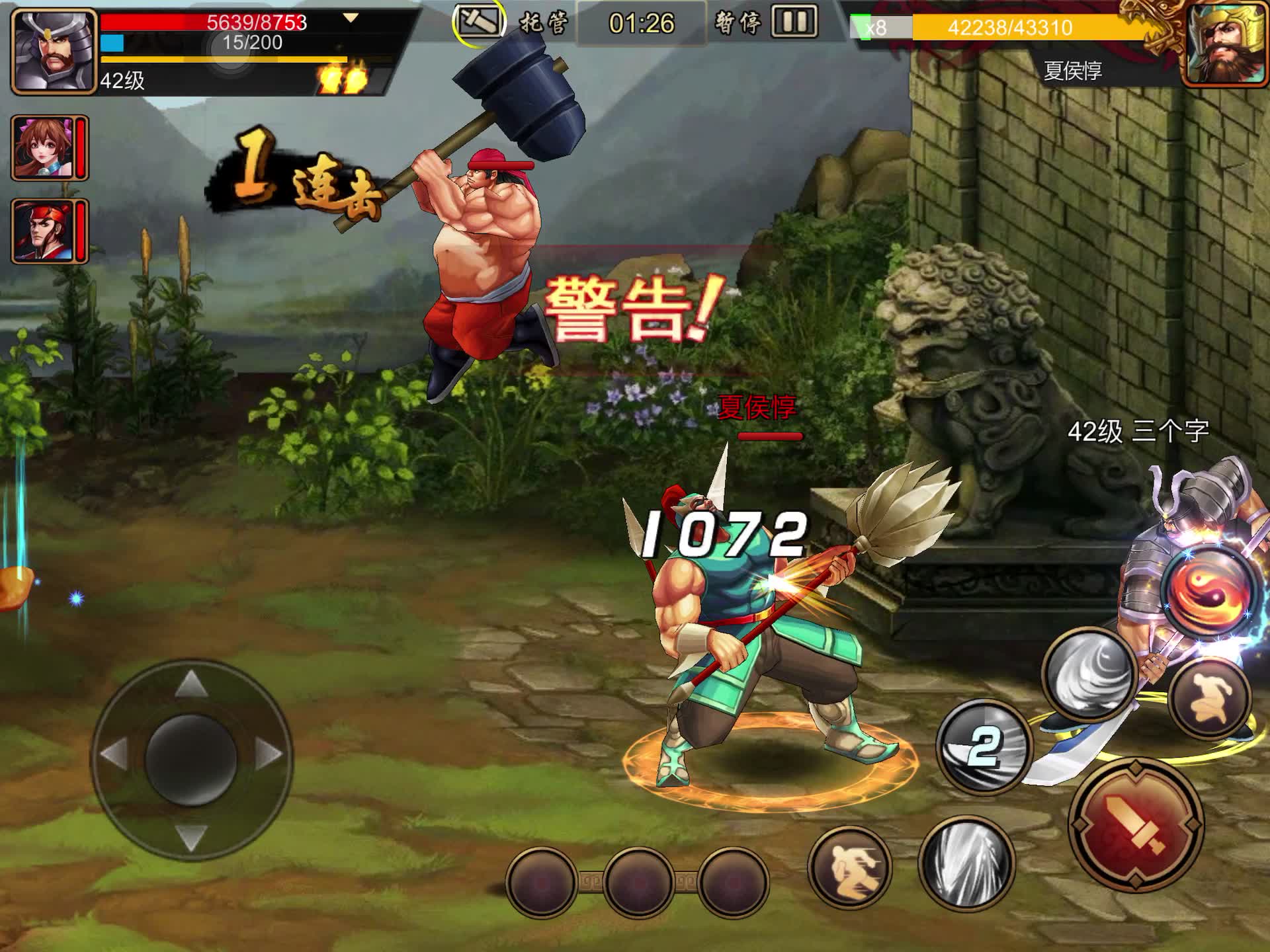Expand the dropdown arrow beside health bar
The width and height of the screenshot is (1270, 952).
351,19
